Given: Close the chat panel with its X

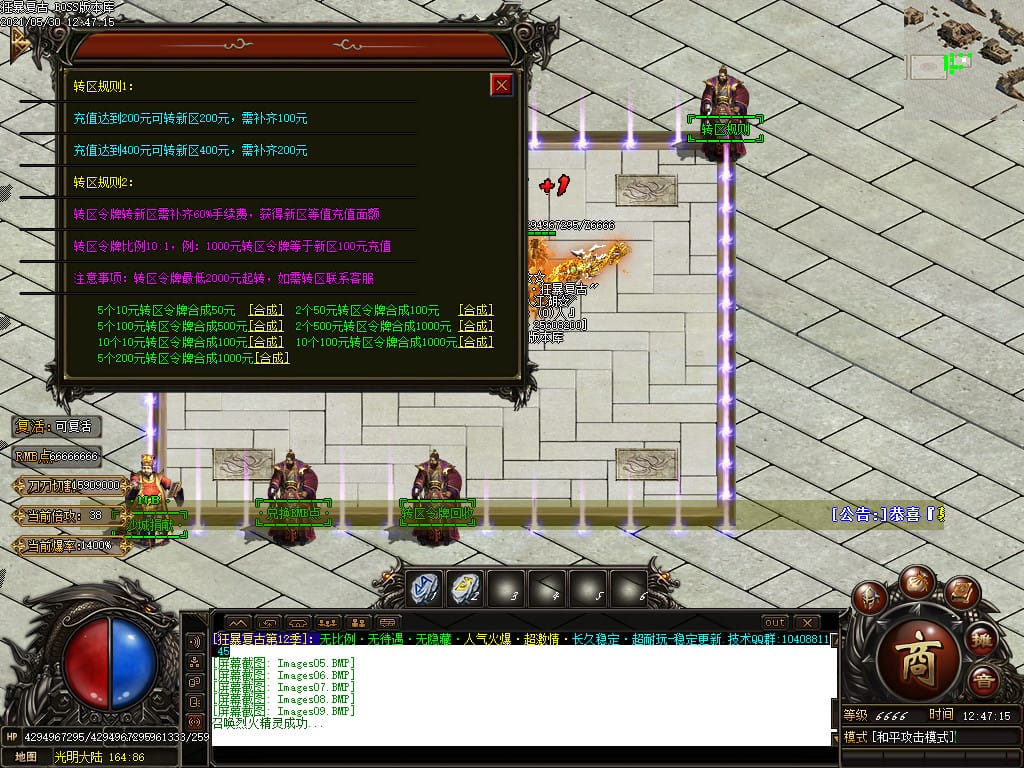Looking at the screenshot, I should click(x=806, y=622).
